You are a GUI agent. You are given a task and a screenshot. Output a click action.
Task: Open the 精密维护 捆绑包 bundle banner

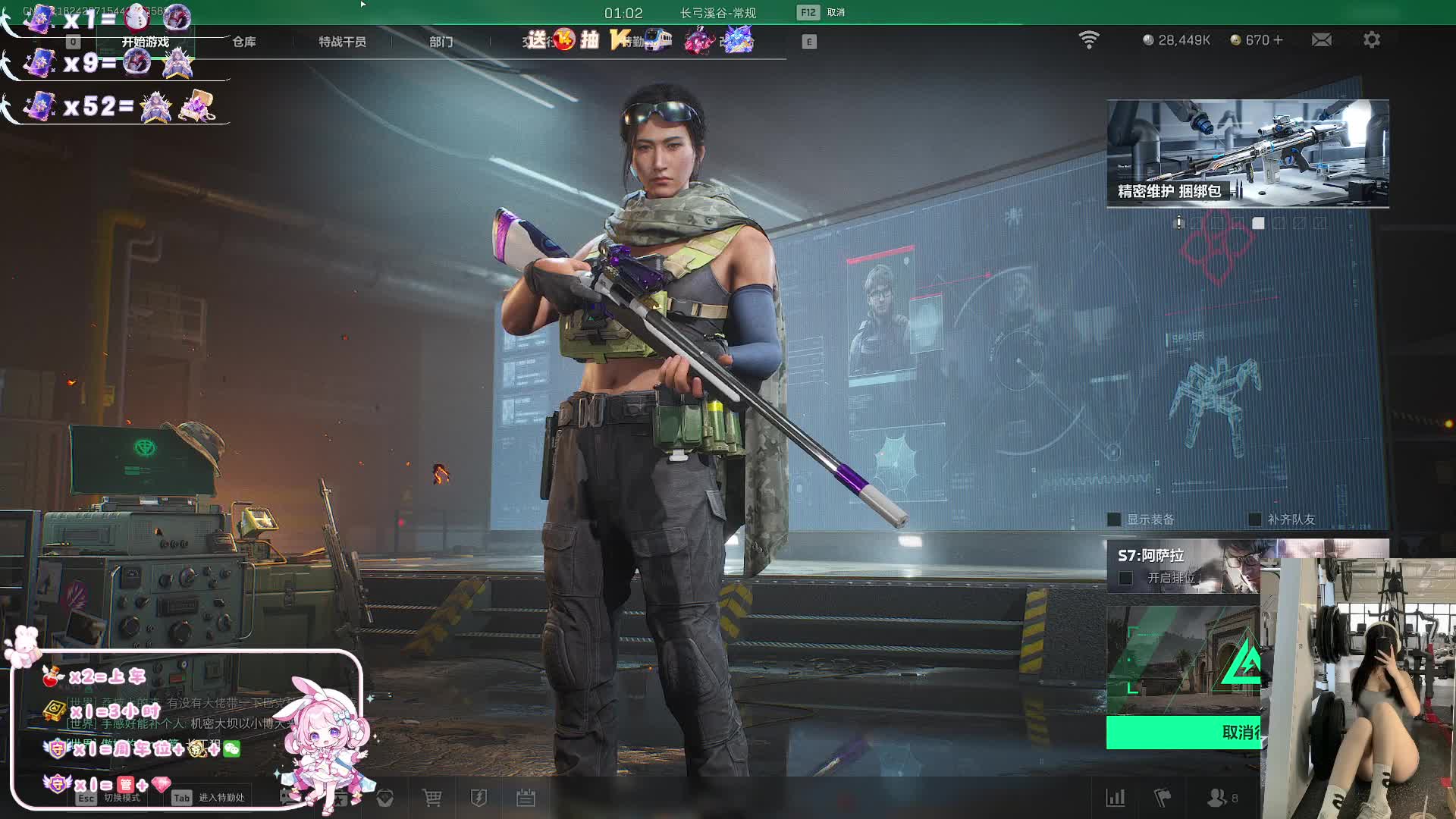pos(1247,153)
